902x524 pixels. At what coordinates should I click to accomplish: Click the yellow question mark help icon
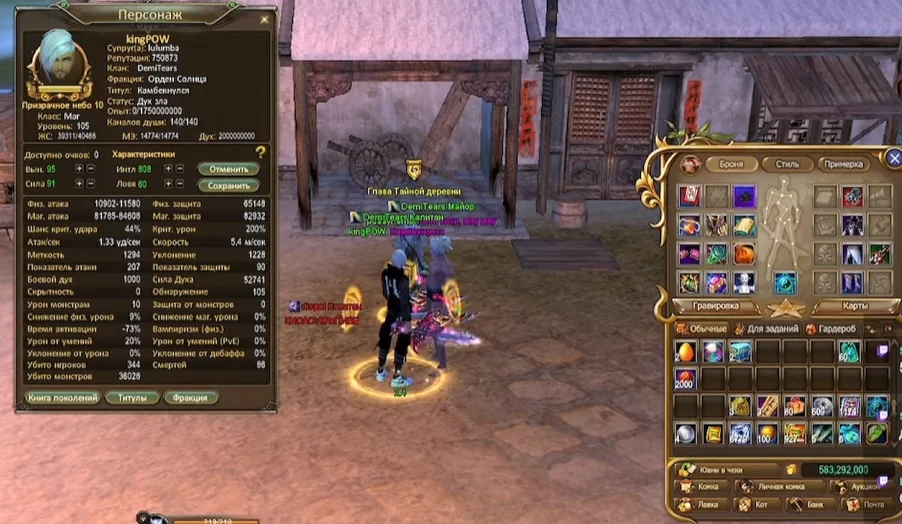(x=261, y=152)
